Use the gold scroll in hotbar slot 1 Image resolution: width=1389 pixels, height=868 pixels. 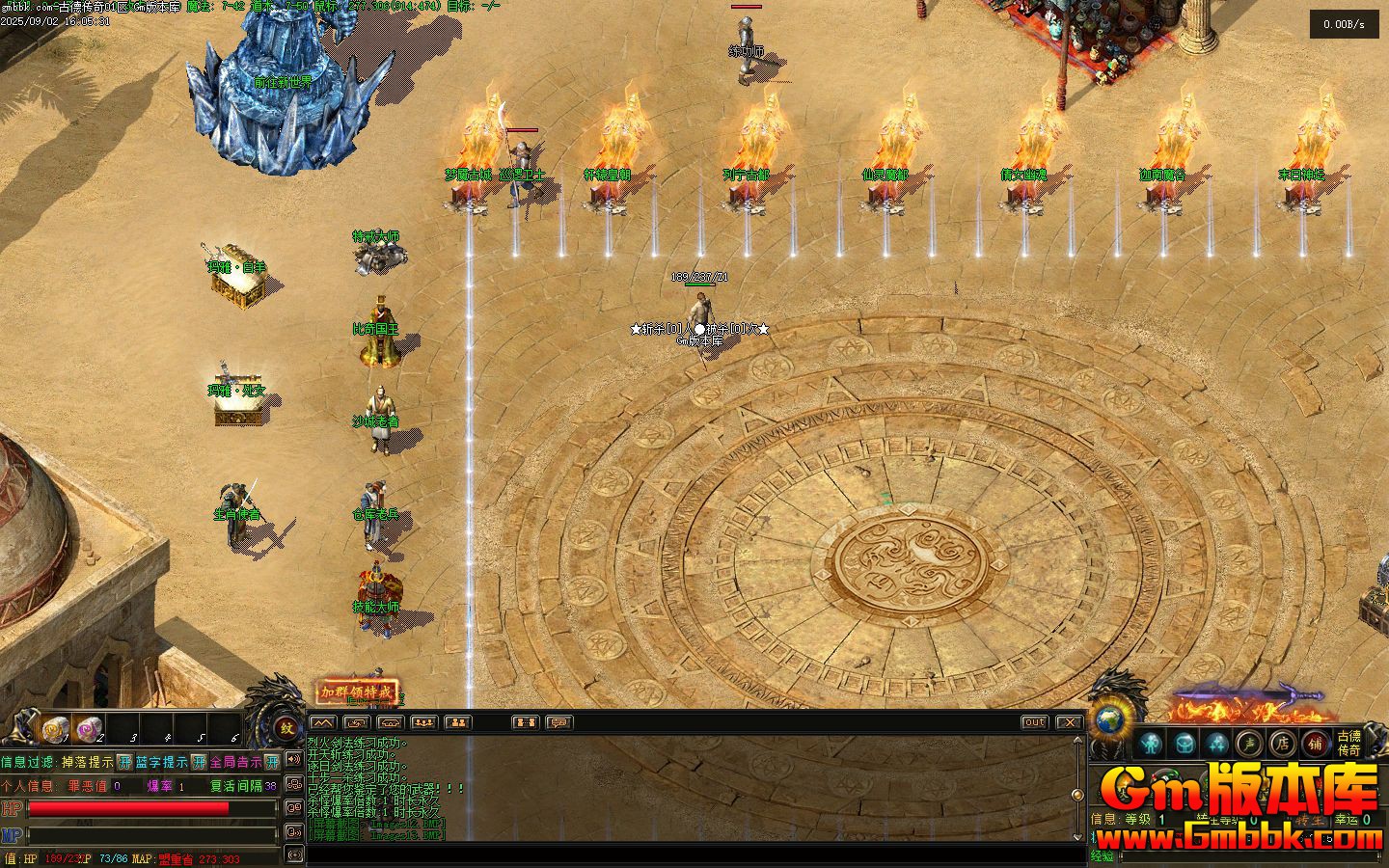tap(55, 730)
